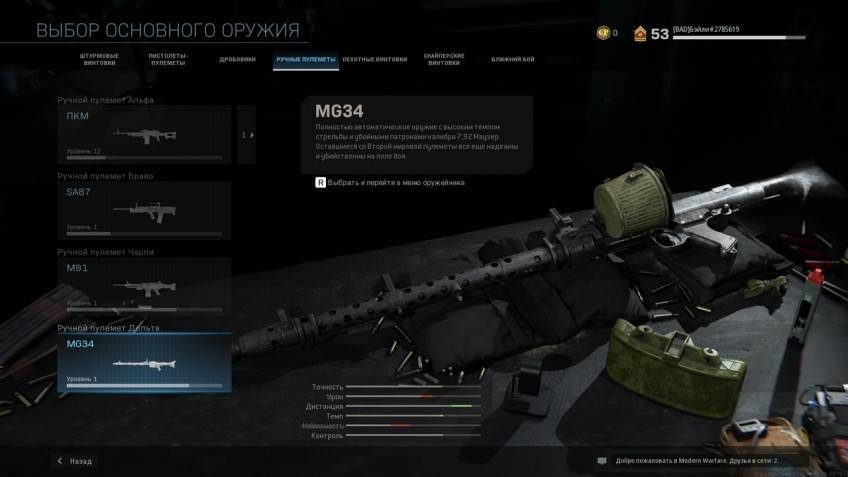Open the player rank 53 profile
Screen dimensions: 848x477
click(x=650, y=33)
